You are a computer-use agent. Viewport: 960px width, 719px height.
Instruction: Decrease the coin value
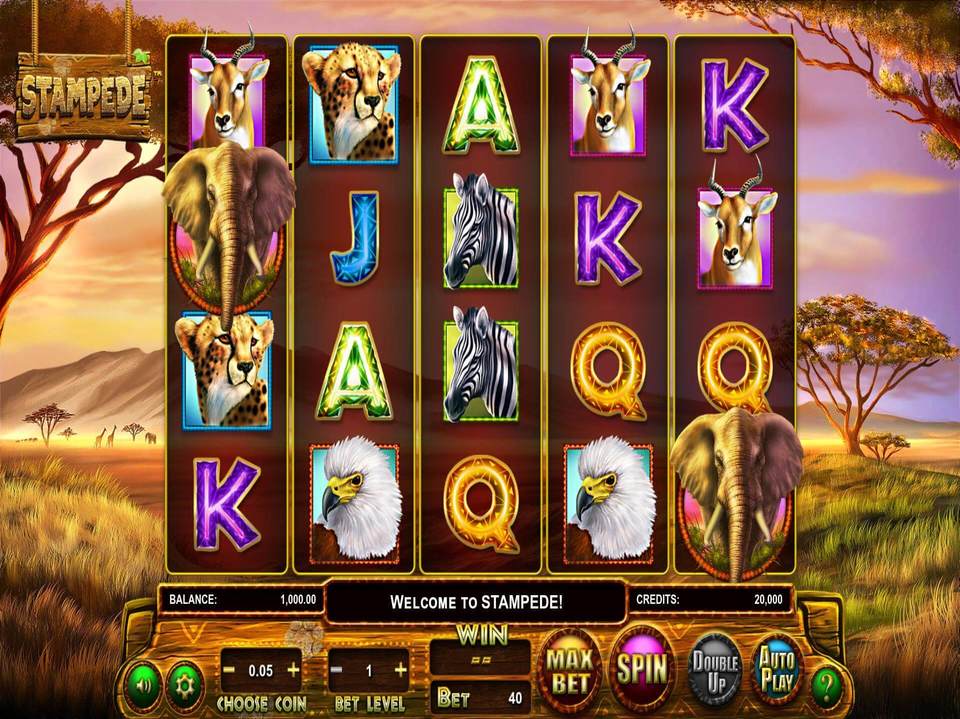coord(229,668)
